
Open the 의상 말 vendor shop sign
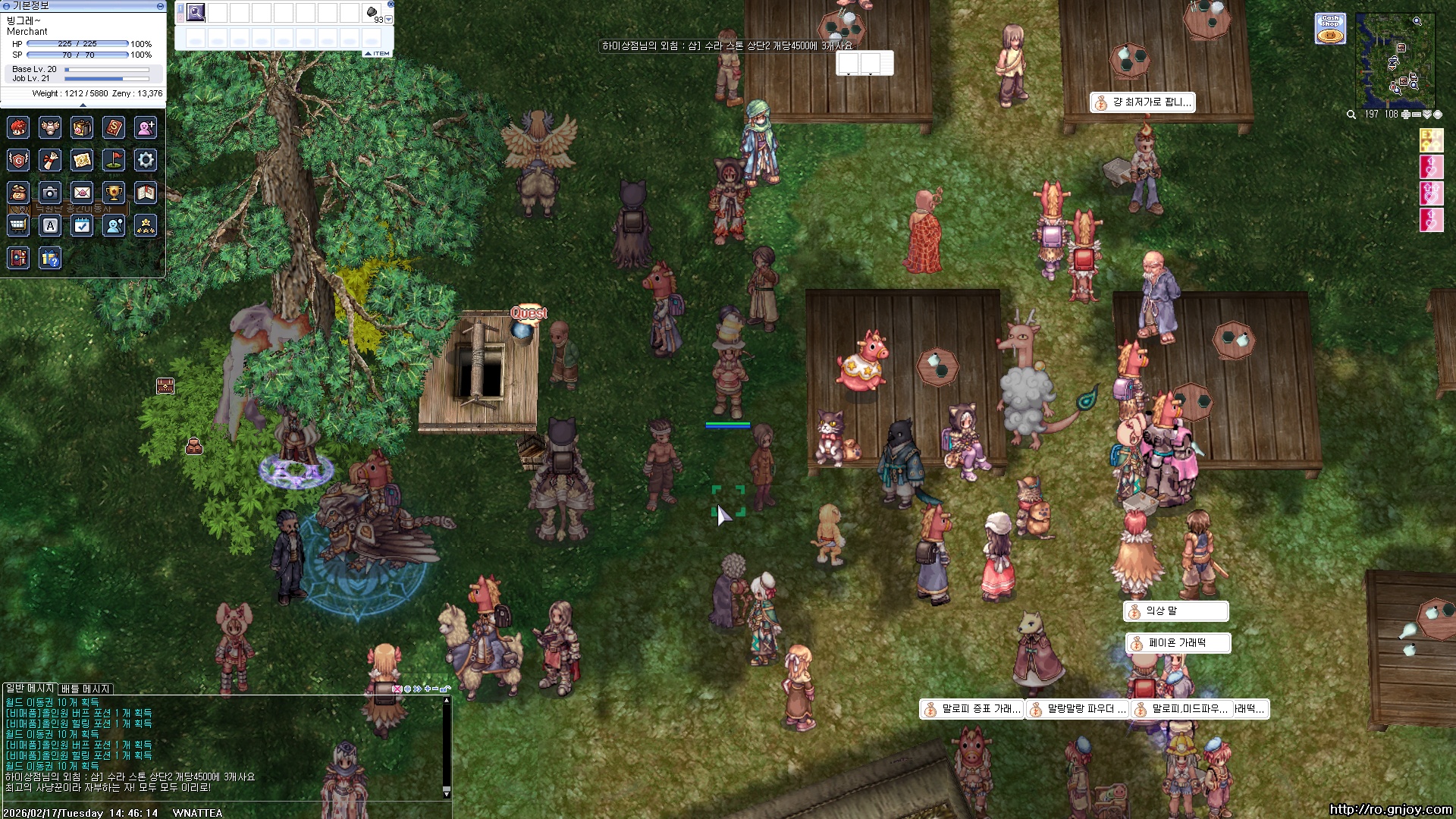[x=1175, y=611]
